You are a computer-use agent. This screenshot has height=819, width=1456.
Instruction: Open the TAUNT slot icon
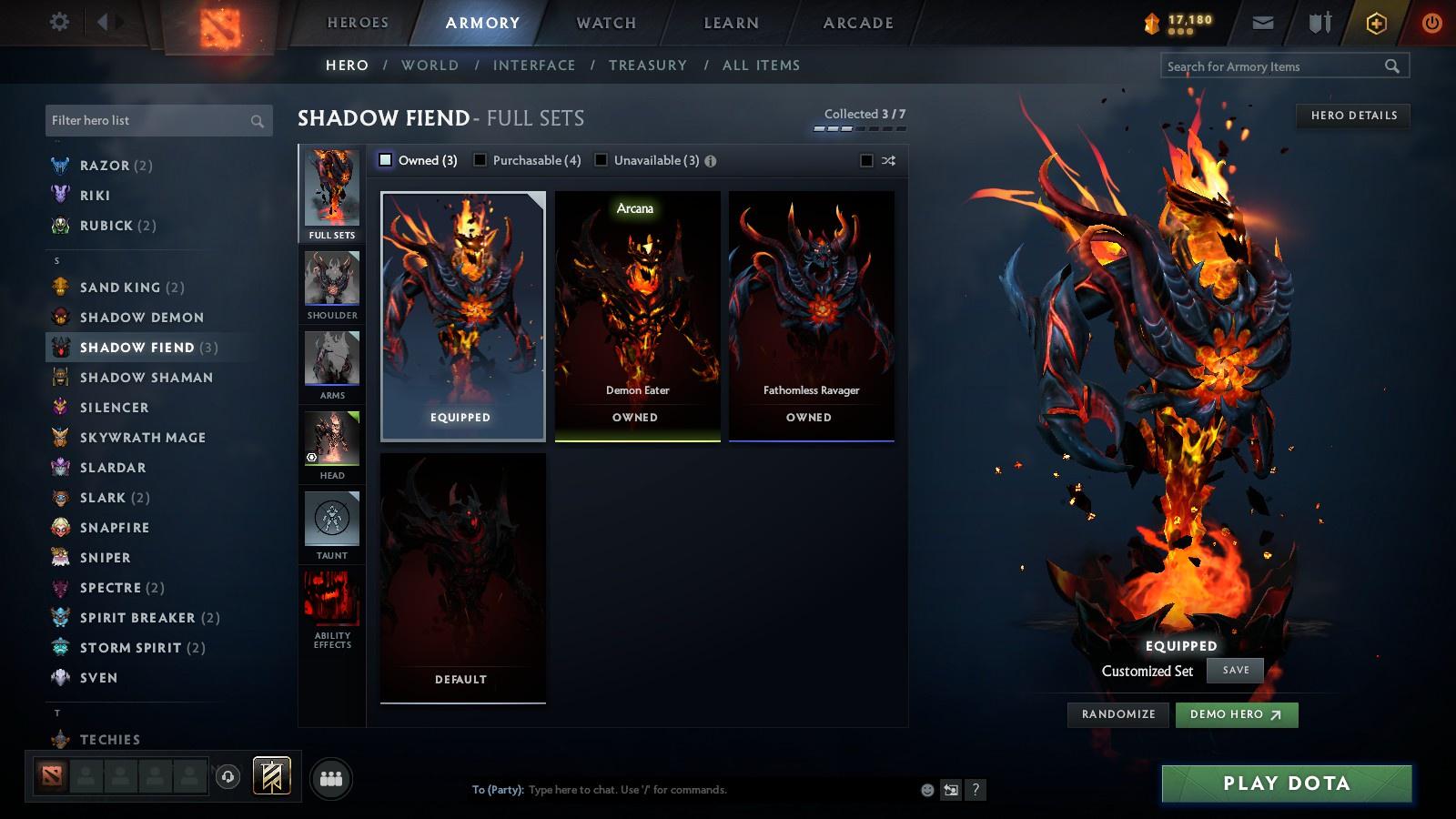331,521
